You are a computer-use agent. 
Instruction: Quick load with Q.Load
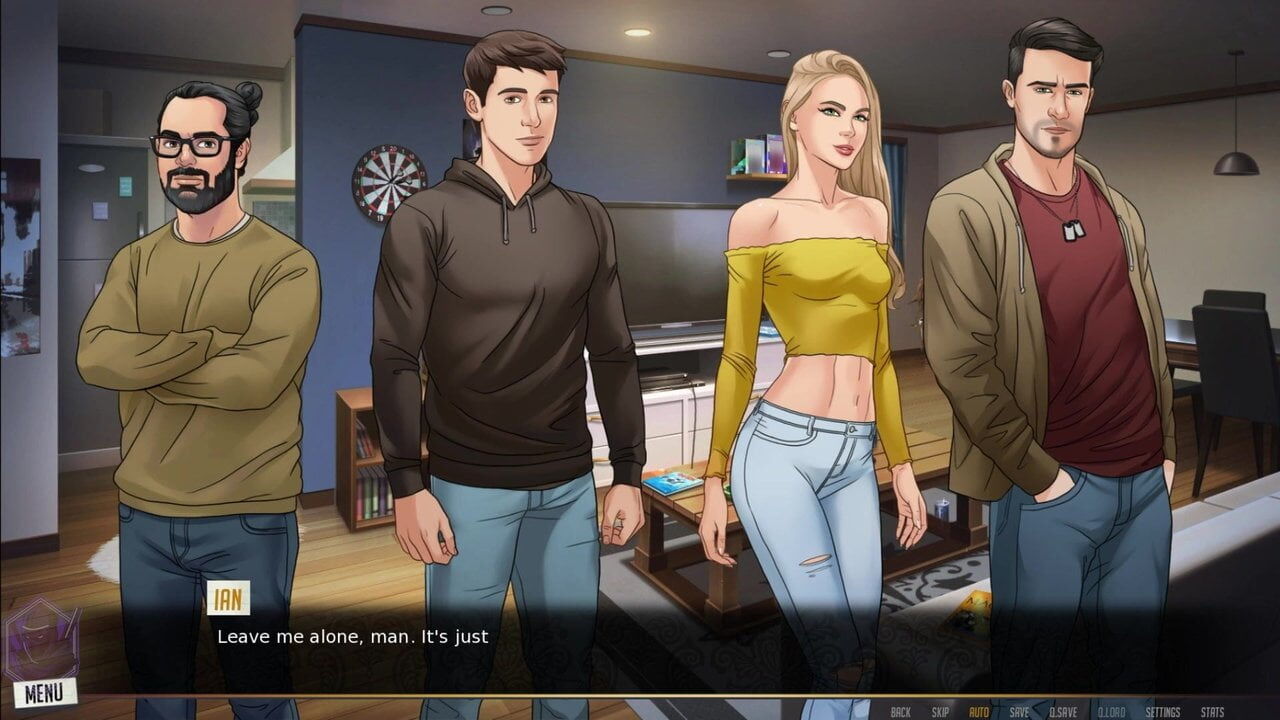coord(1112,712)
